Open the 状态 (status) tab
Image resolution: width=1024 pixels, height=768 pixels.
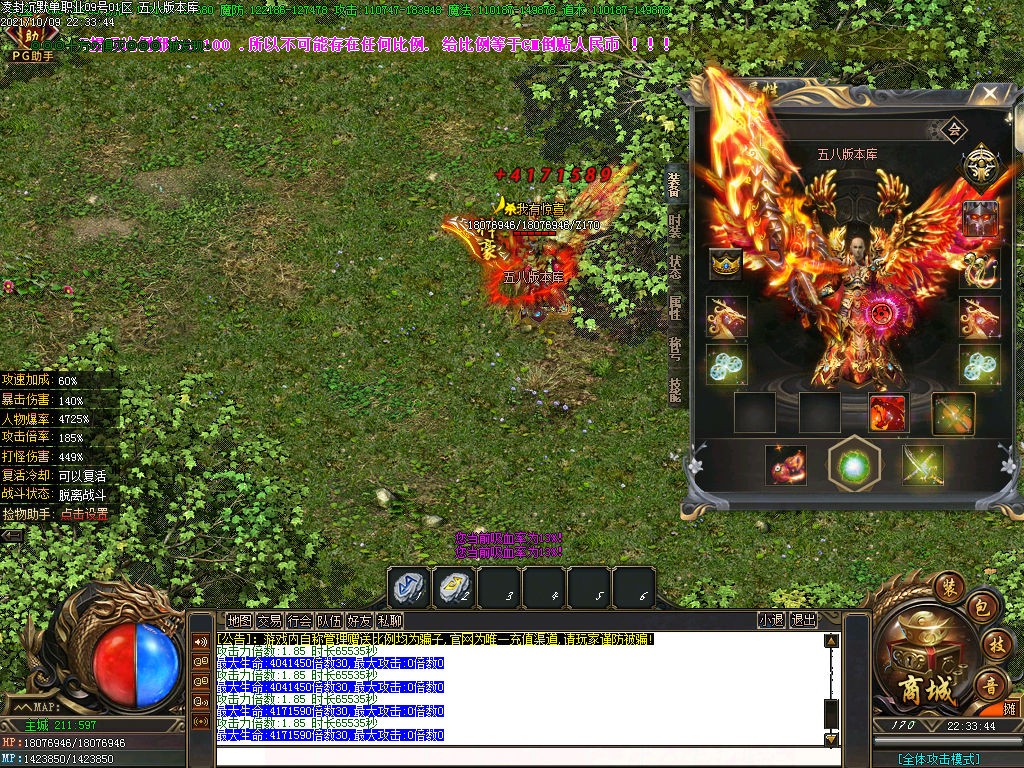(676, 267)
